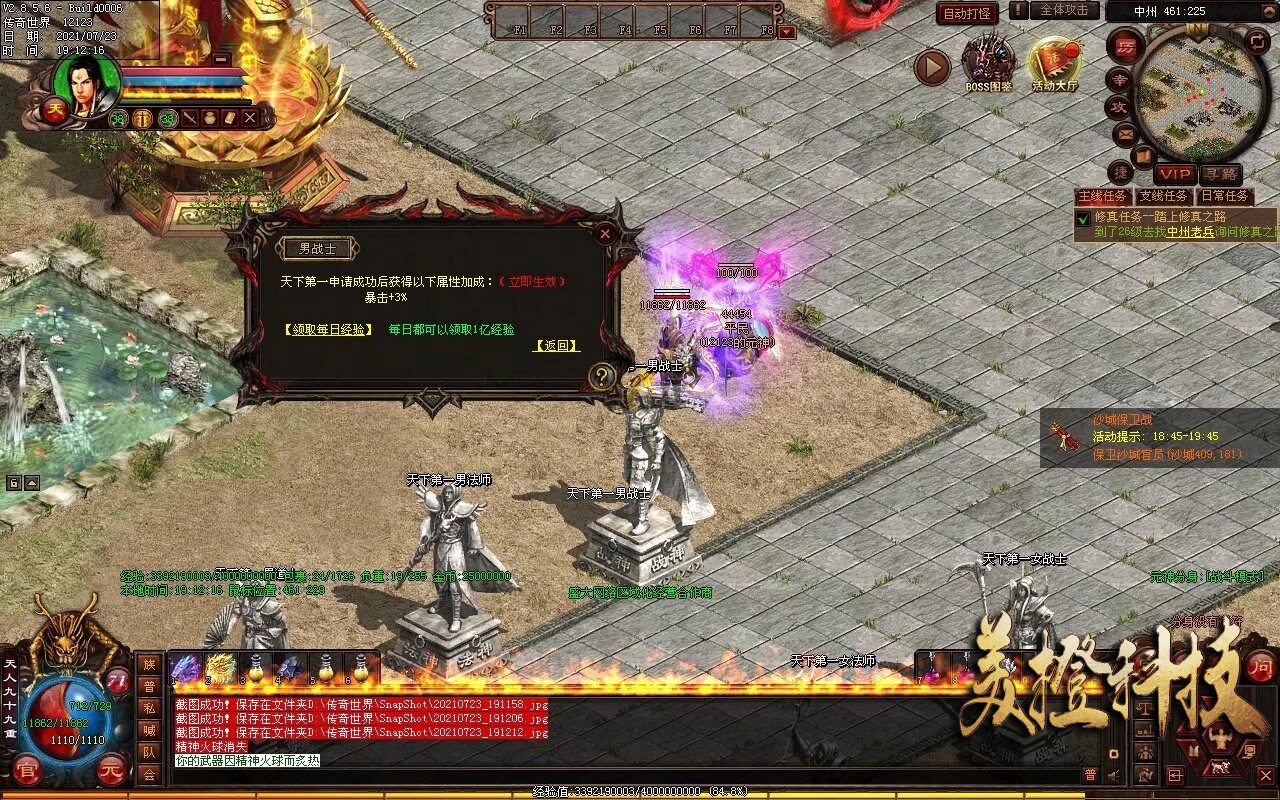Click the mail envelope icon below the minimap

point(1126,133)
